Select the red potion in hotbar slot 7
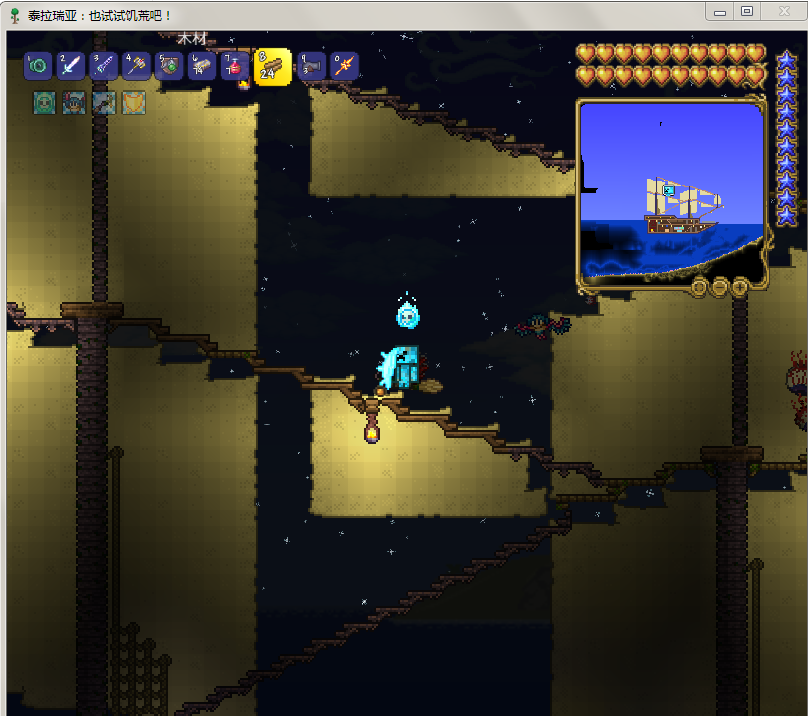808x716 pixels. [235, 66]
